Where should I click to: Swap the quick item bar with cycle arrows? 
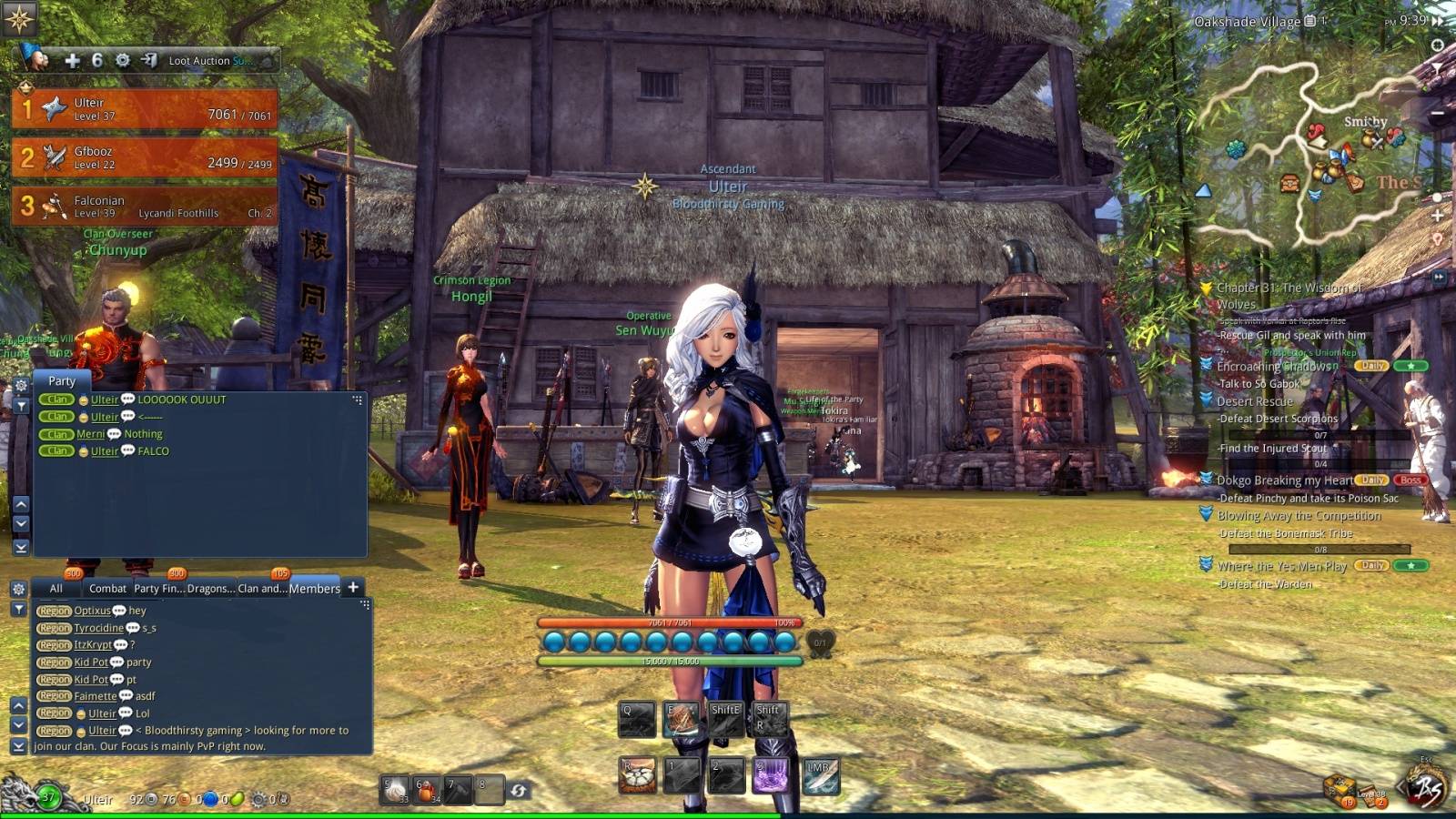click(x=519, y=790)
